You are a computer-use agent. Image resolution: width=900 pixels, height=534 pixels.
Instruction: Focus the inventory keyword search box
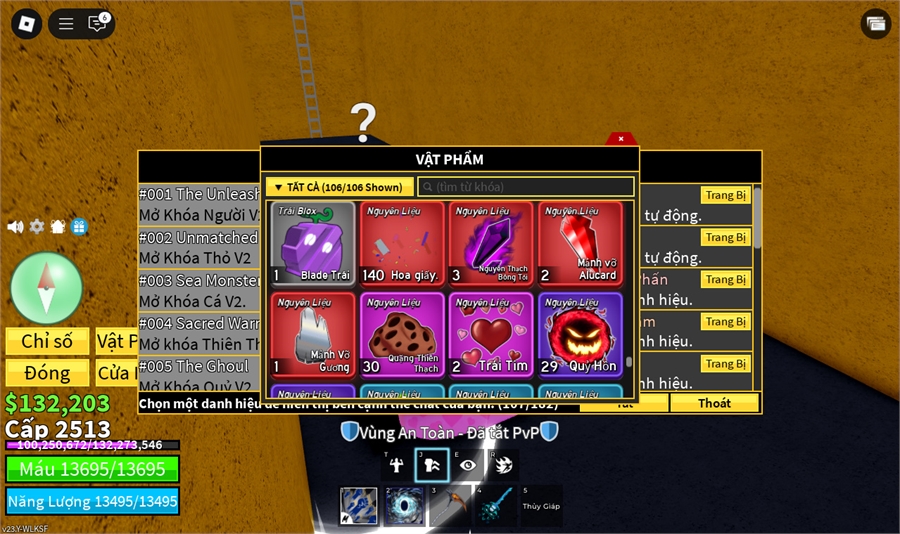(x=525, y=187)
